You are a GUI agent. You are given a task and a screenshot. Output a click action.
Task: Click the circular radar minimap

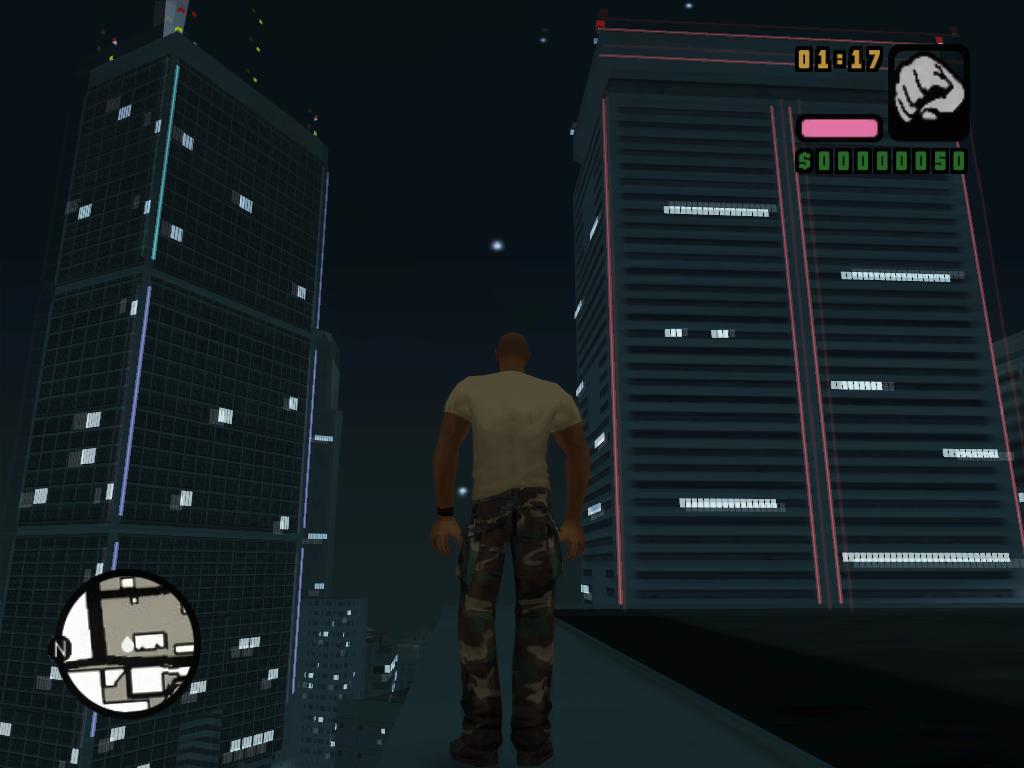click(128, 643)
